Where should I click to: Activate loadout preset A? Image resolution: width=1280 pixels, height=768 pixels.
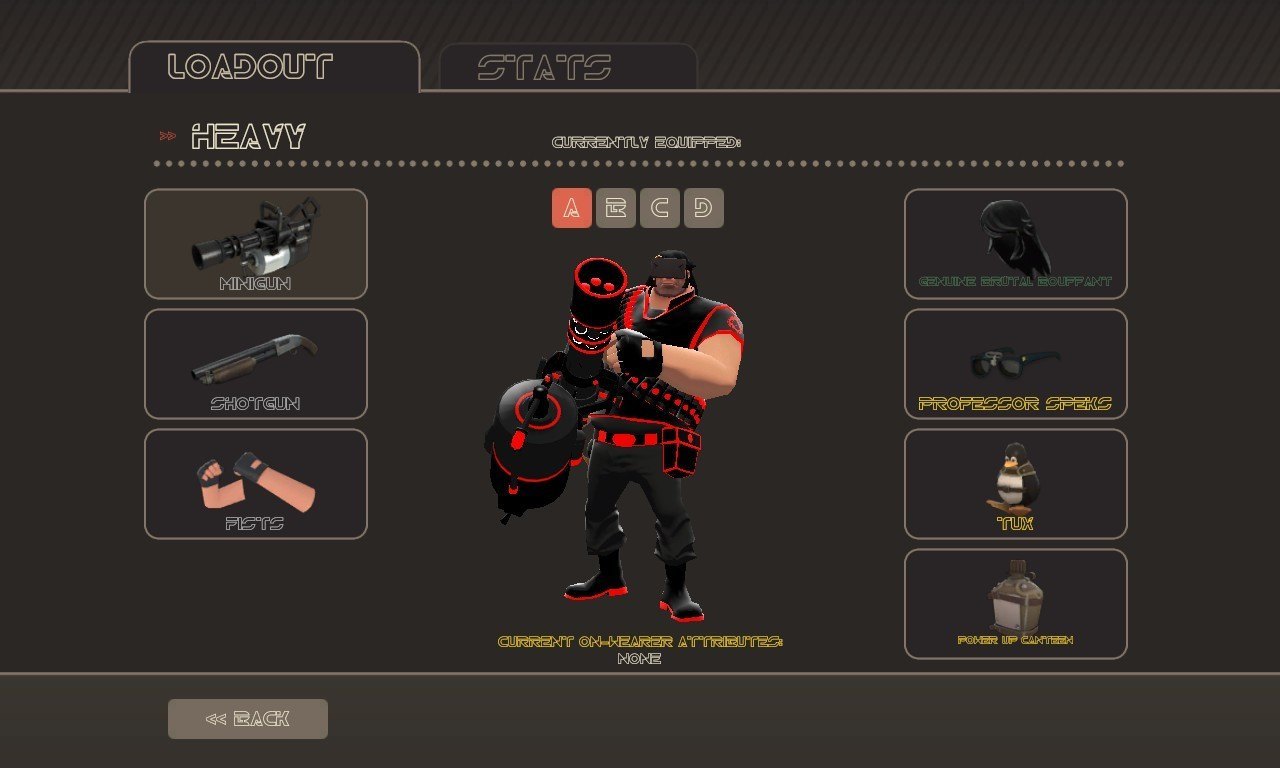pos(572,208)
